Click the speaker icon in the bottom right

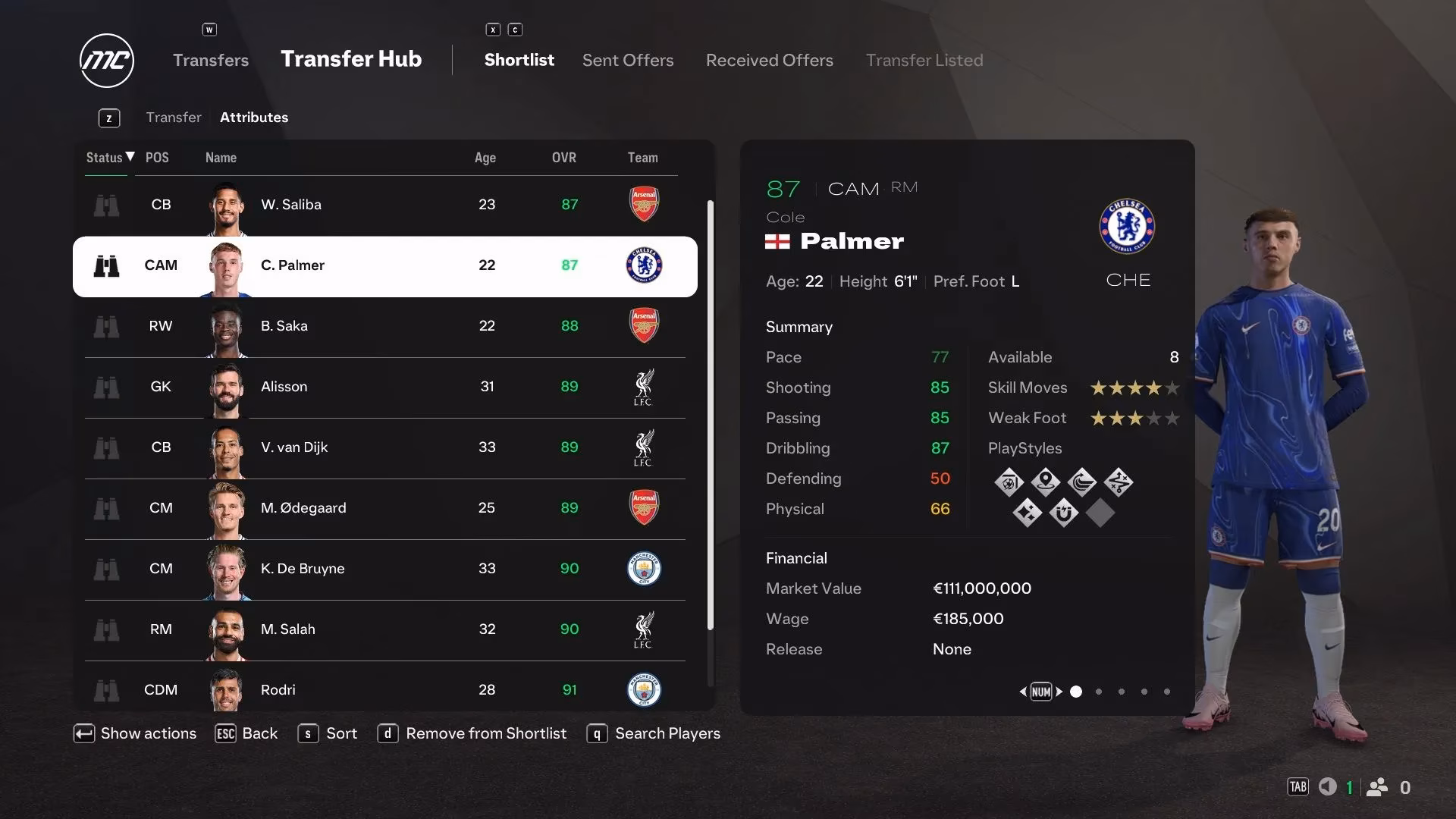(x=1326, y=787)
